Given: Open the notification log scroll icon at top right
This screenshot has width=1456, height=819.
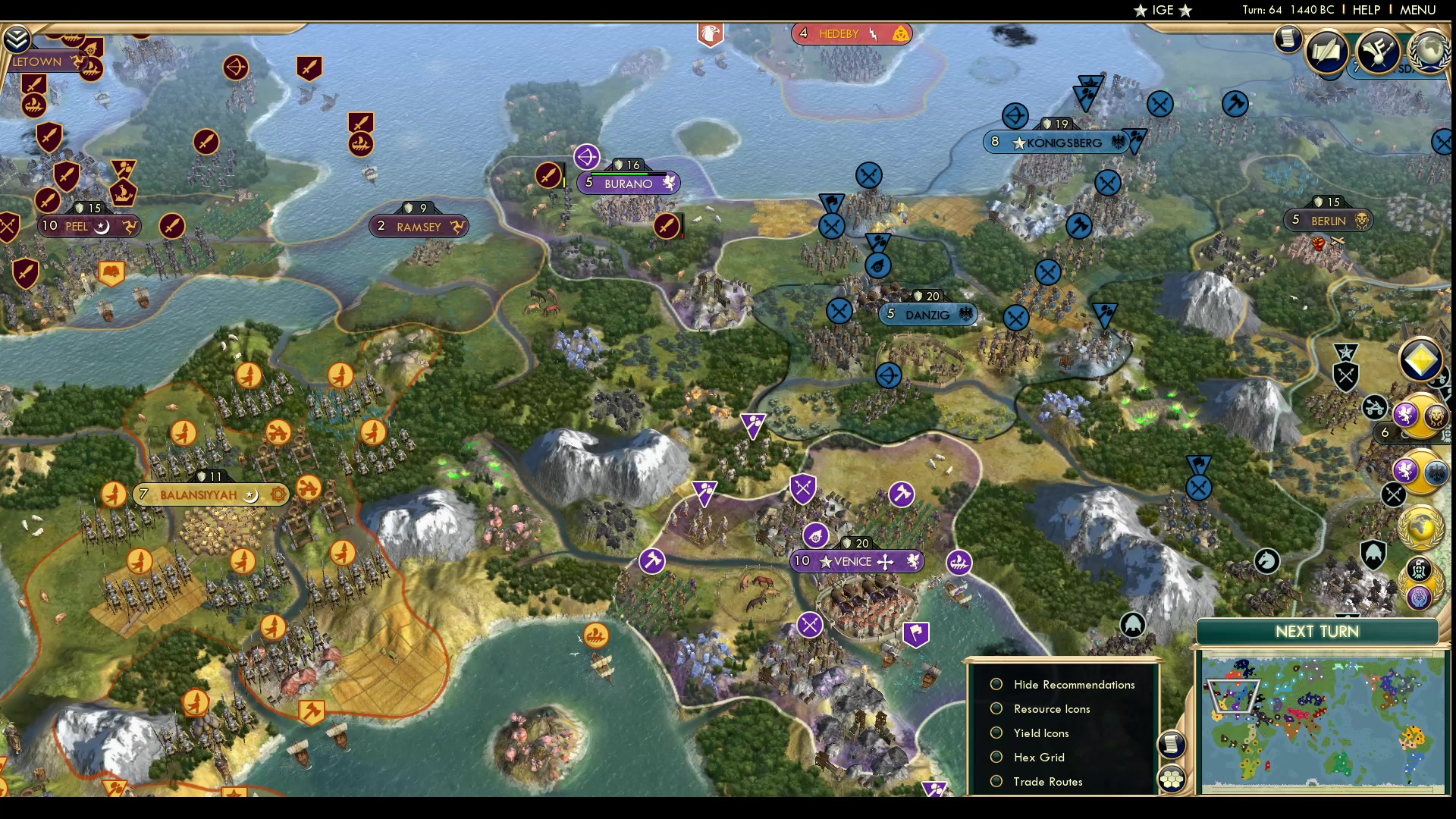Looking at the screenshot, I should click(1288, 39).
